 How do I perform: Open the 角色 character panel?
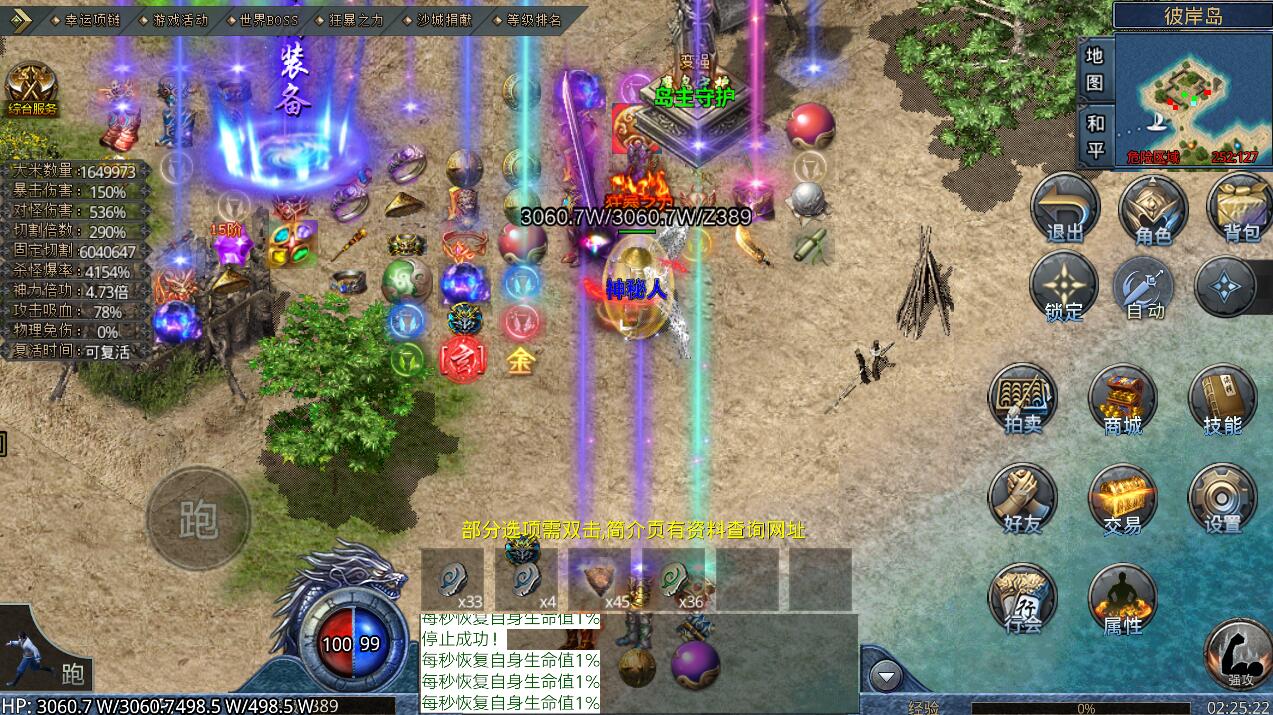click(x=1153, y=208)
